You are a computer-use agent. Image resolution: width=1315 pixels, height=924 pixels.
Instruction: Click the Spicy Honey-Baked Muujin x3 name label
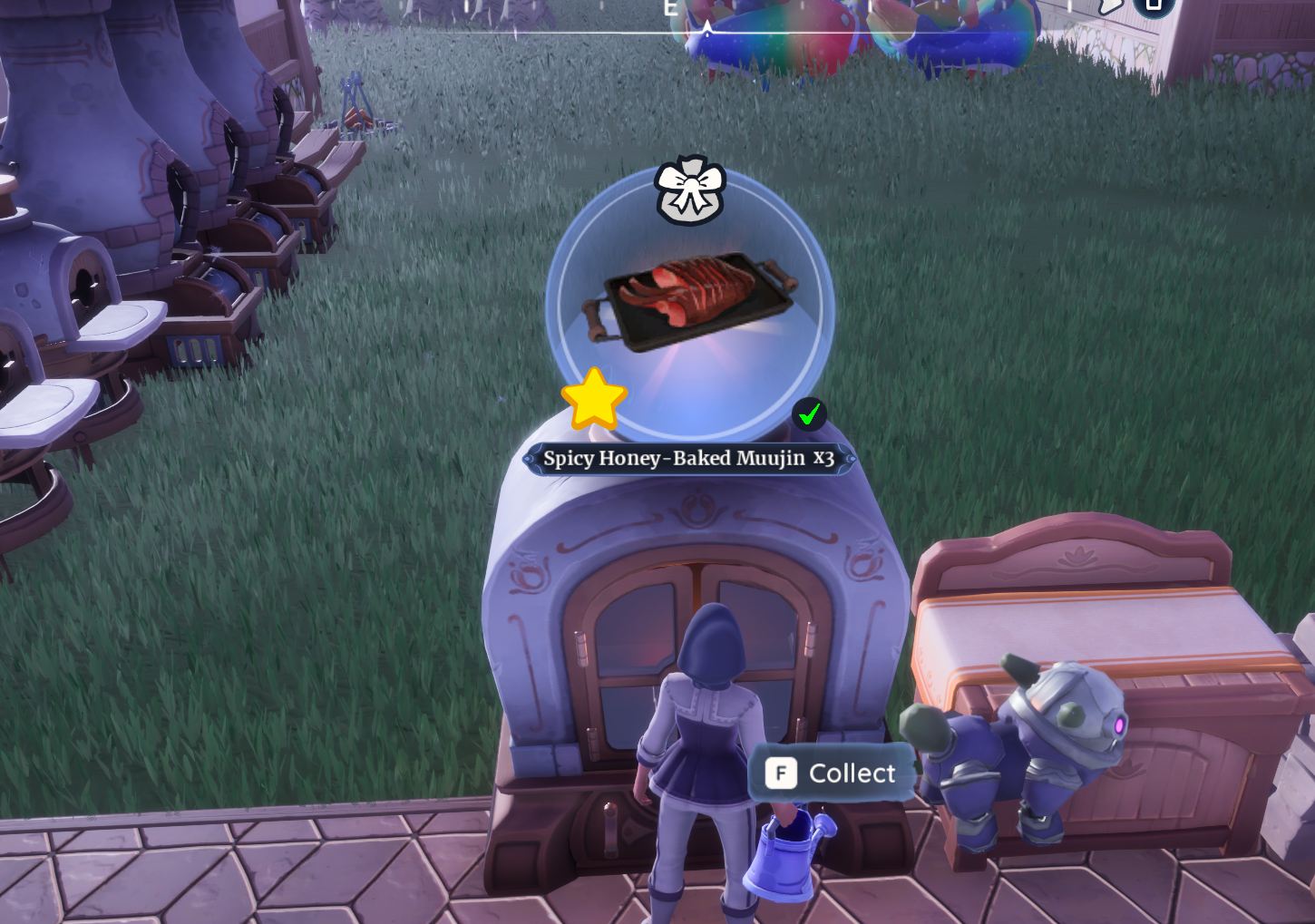(688, 459)
